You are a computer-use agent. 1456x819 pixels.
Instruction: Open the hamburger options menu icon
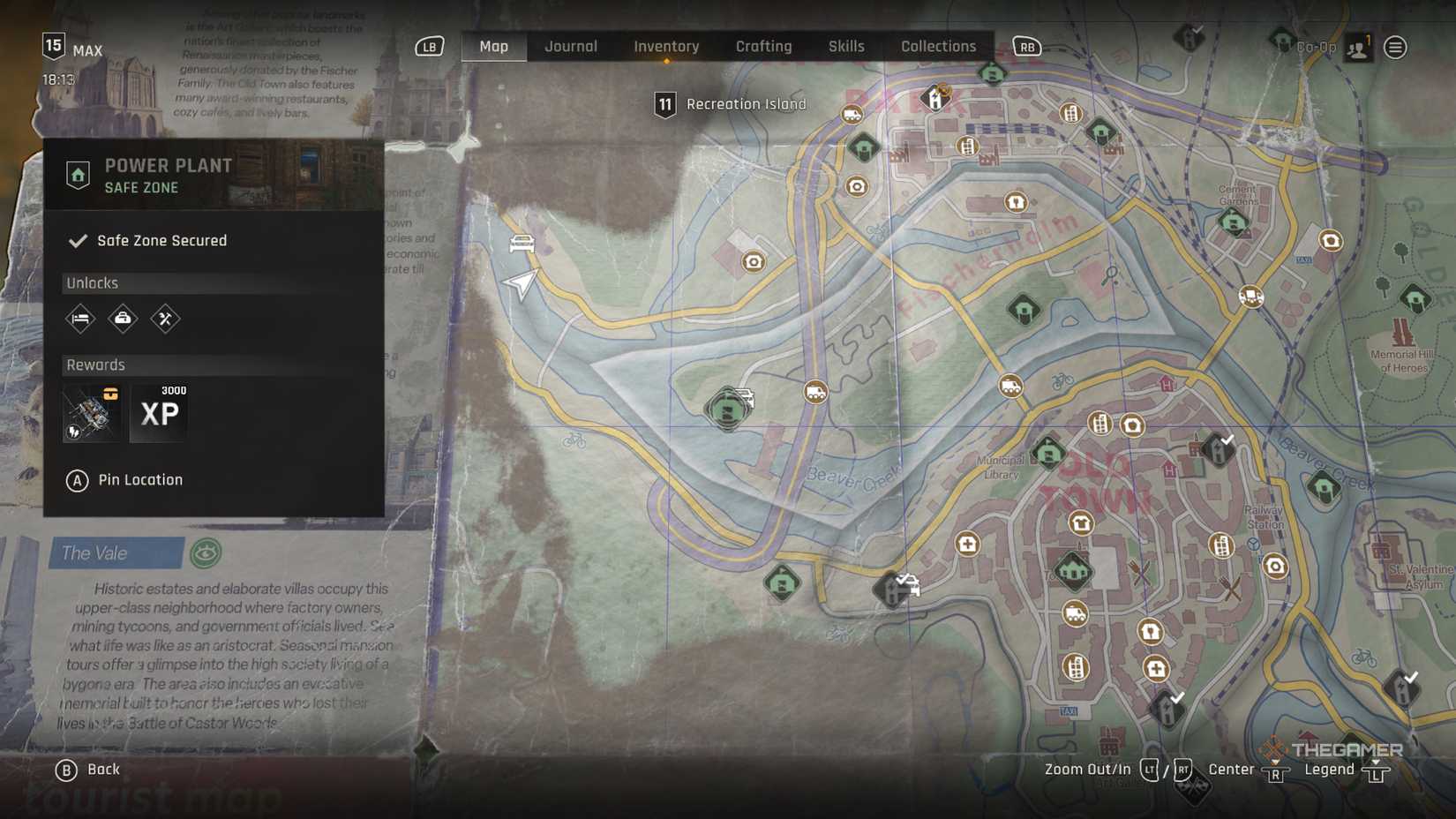tap(1395, 48)
